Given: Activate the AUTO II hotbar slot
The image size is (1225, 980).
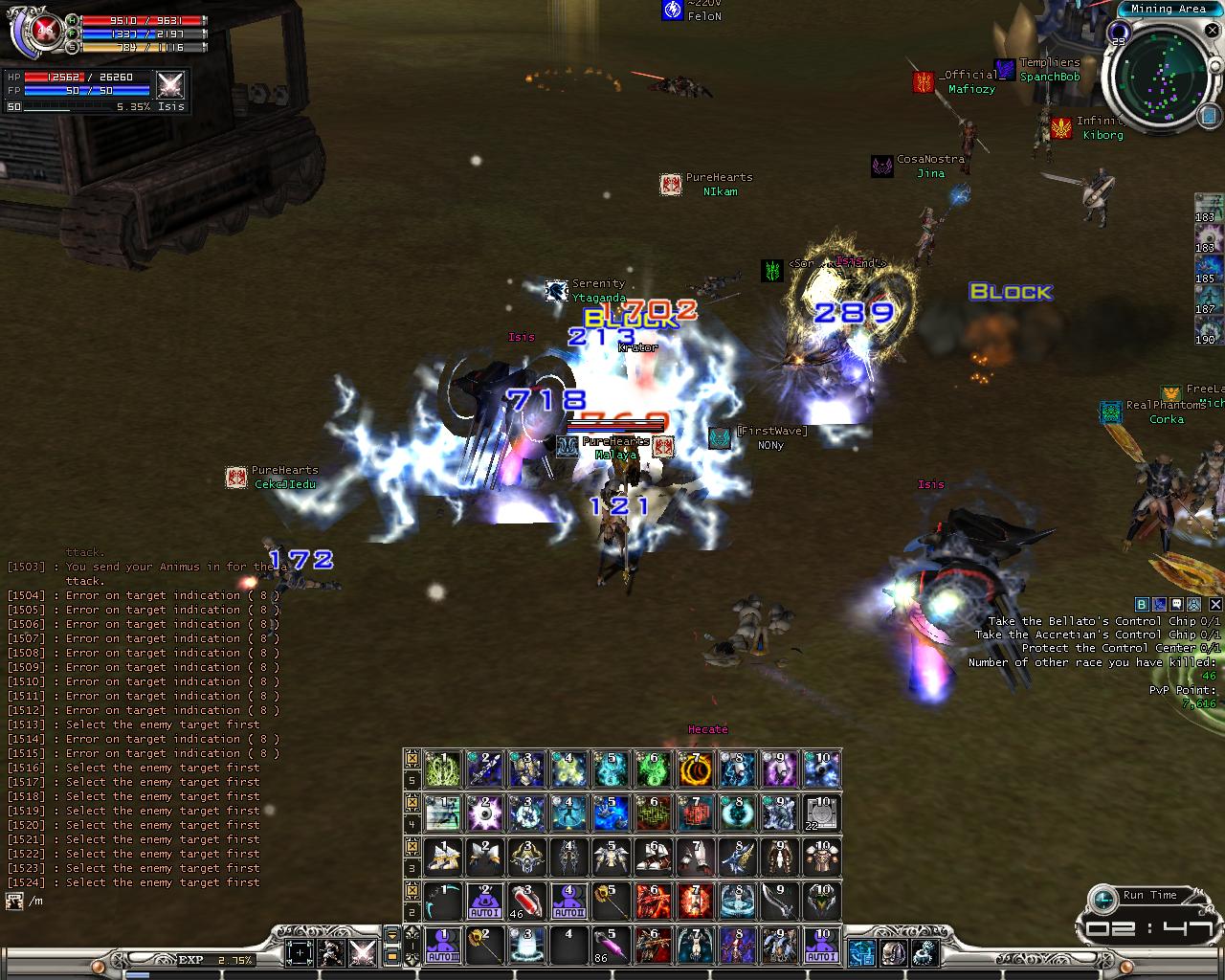Looking at the screenshot, I should point(485,901).
